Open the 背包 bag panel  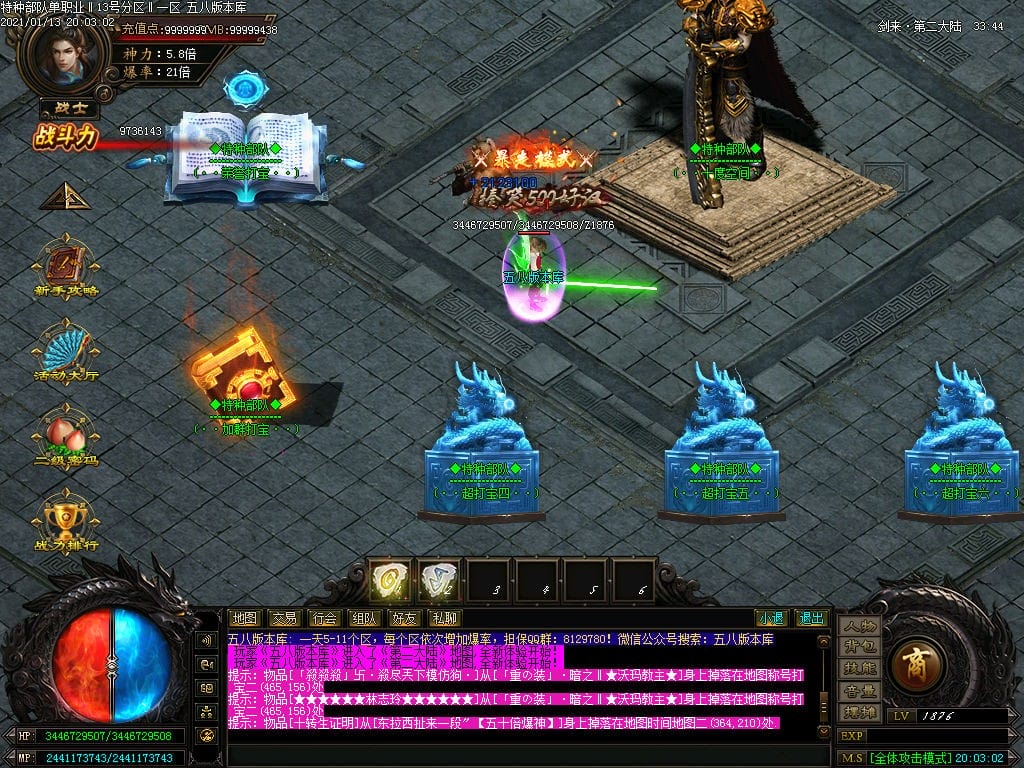tap(859, 647)
